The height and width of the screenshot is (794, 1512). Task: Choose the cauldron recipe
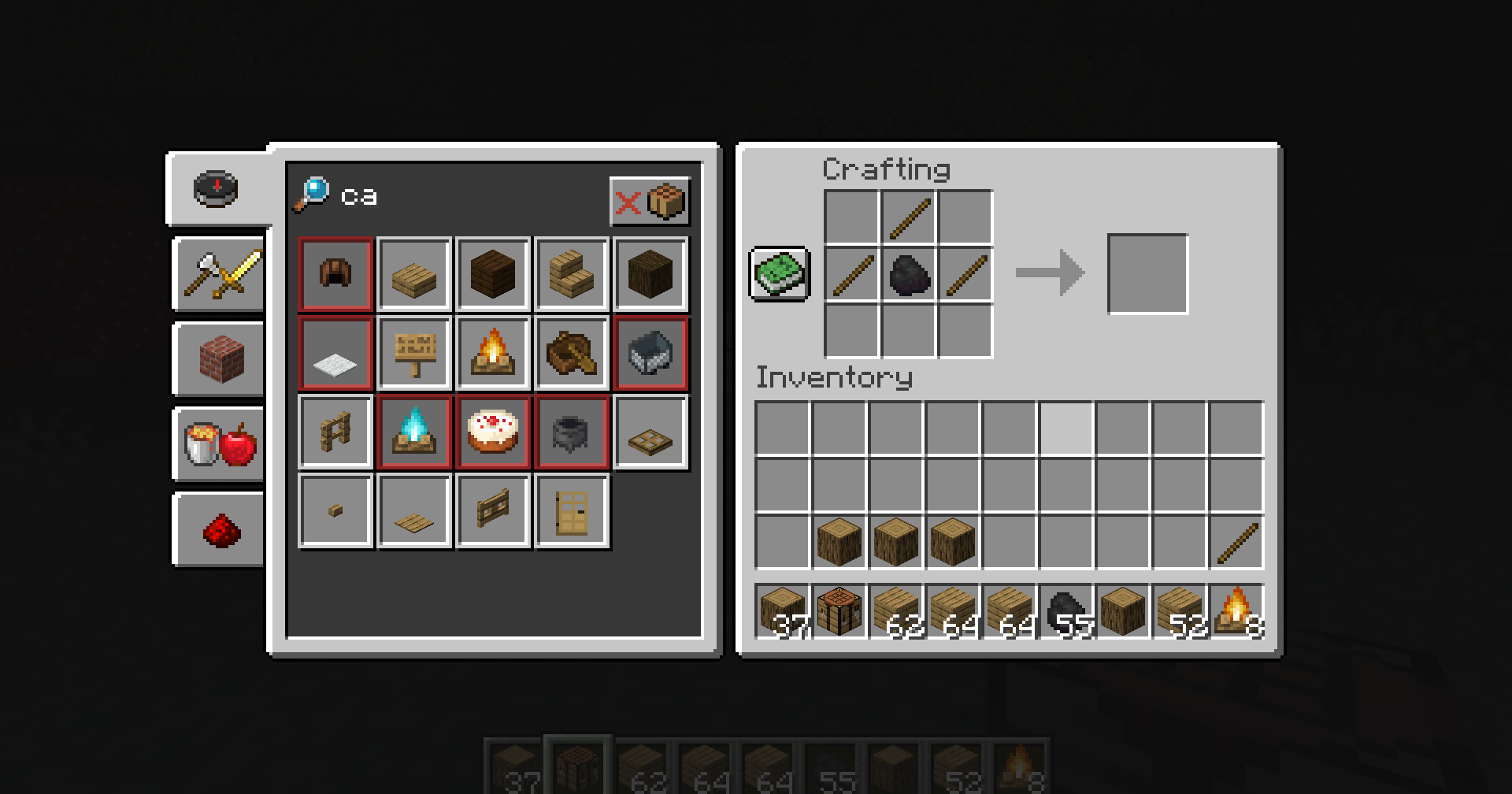[x=572, y=432]
